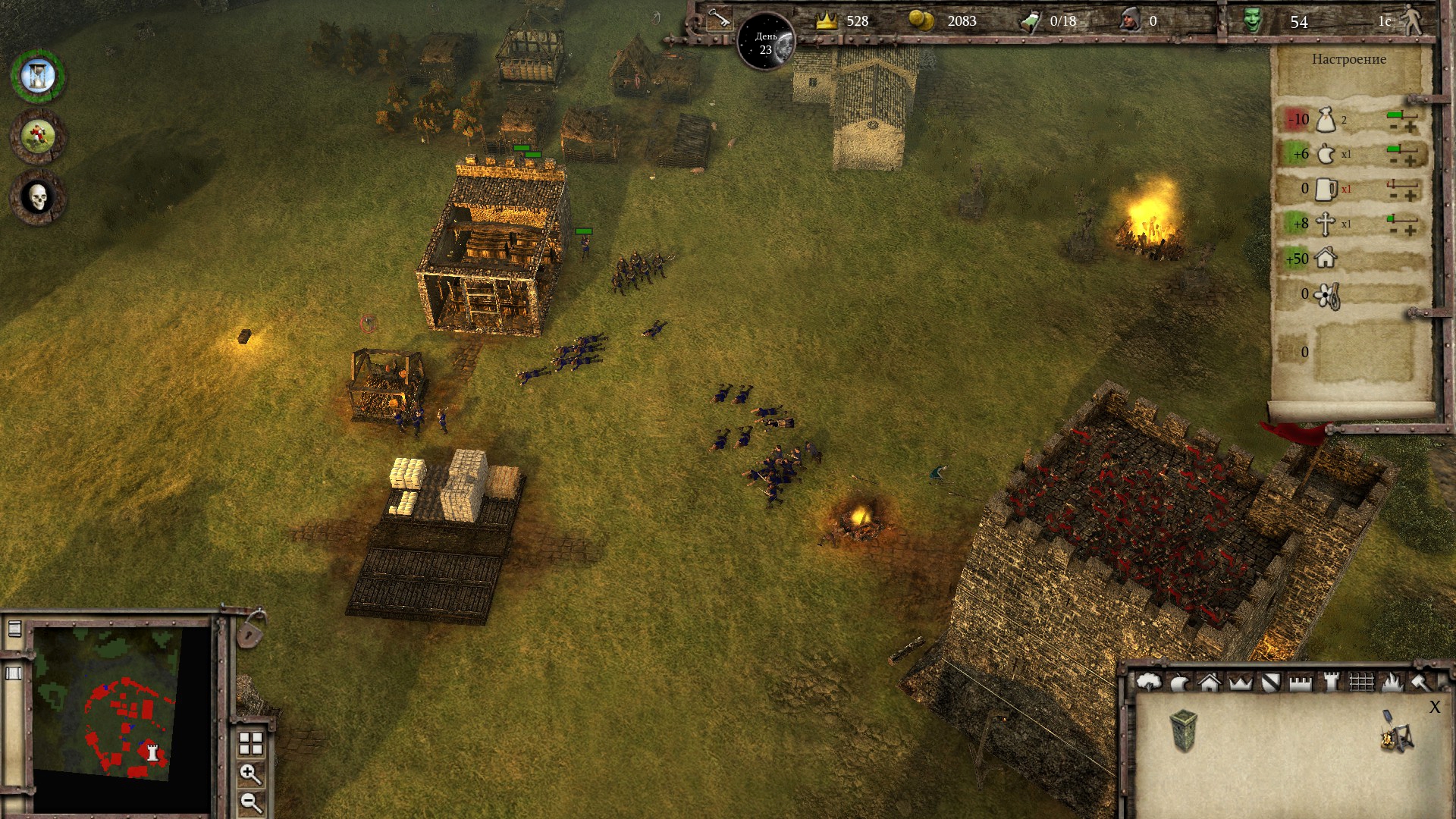Screen dimensions: 1456x819
Task: Select the hammer build tab
Action: [1420, 682]
